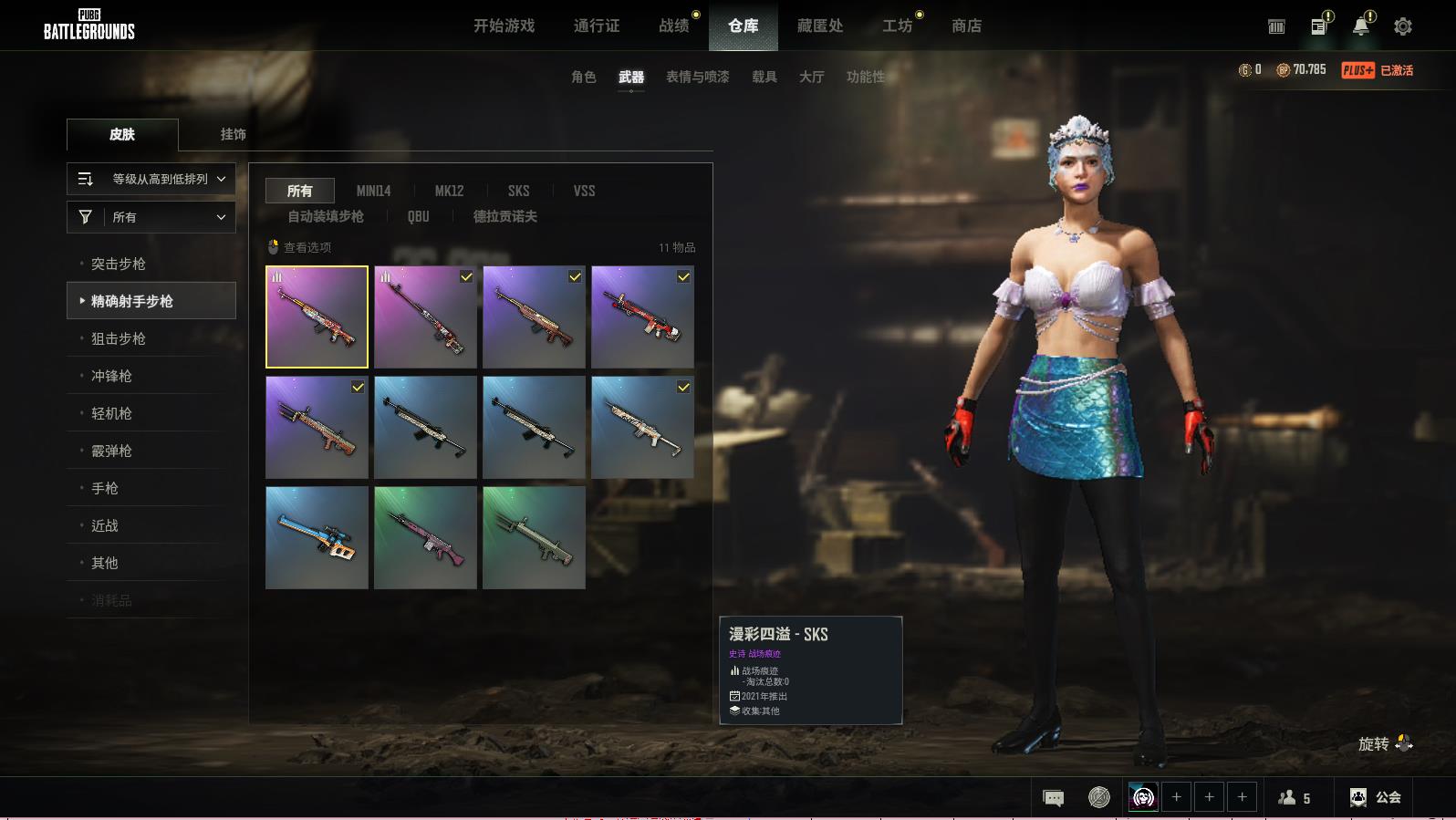Image resolution: width=1456 pixels, height=820 pixels.
Task: Filter skins by VSS
Action: point(584,192)
